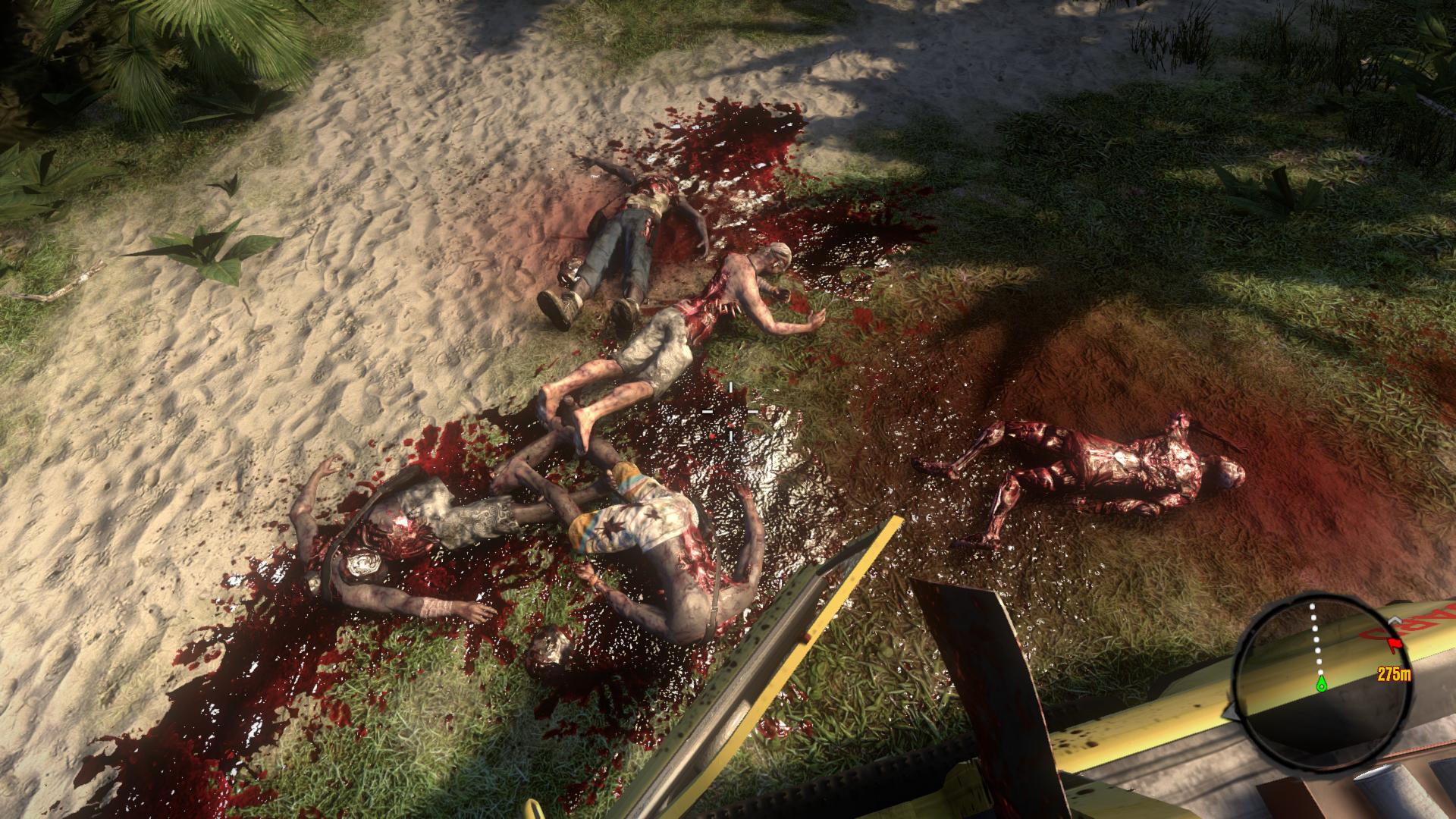Click the green player marker on minimap
Image resolution: width=1456 pixels, height=819 pixels.
coord(1321,685)
